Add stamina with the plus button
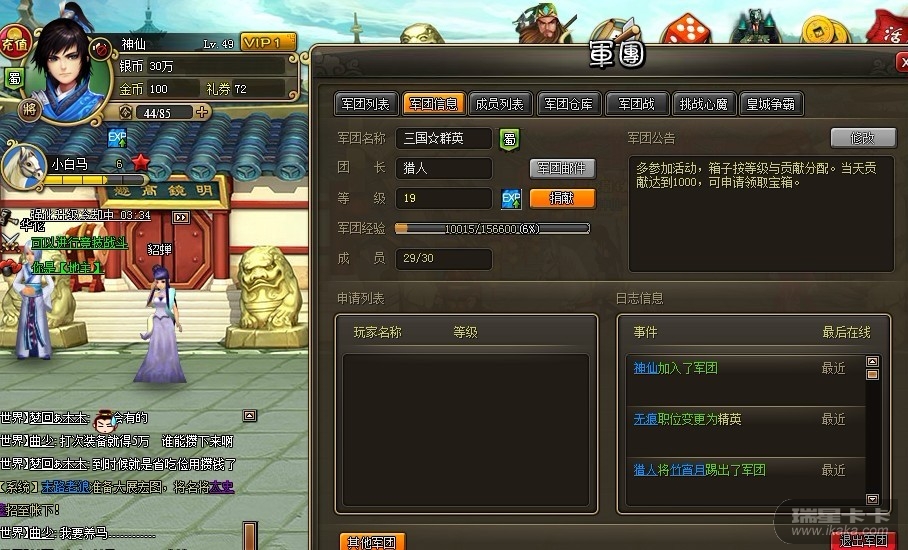The width and height of the screenshot is (908, 550). coord(202,112)
